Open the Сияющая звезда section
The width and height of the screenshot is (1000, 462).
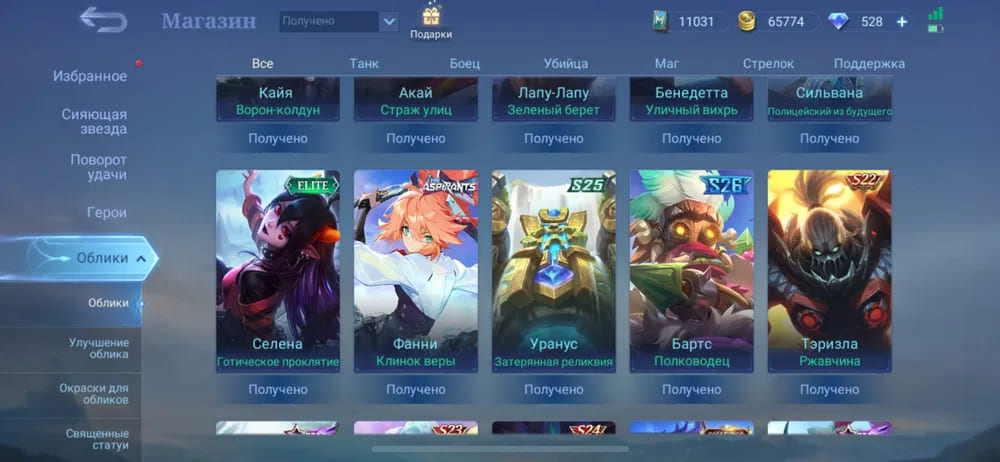pos(94,121)
